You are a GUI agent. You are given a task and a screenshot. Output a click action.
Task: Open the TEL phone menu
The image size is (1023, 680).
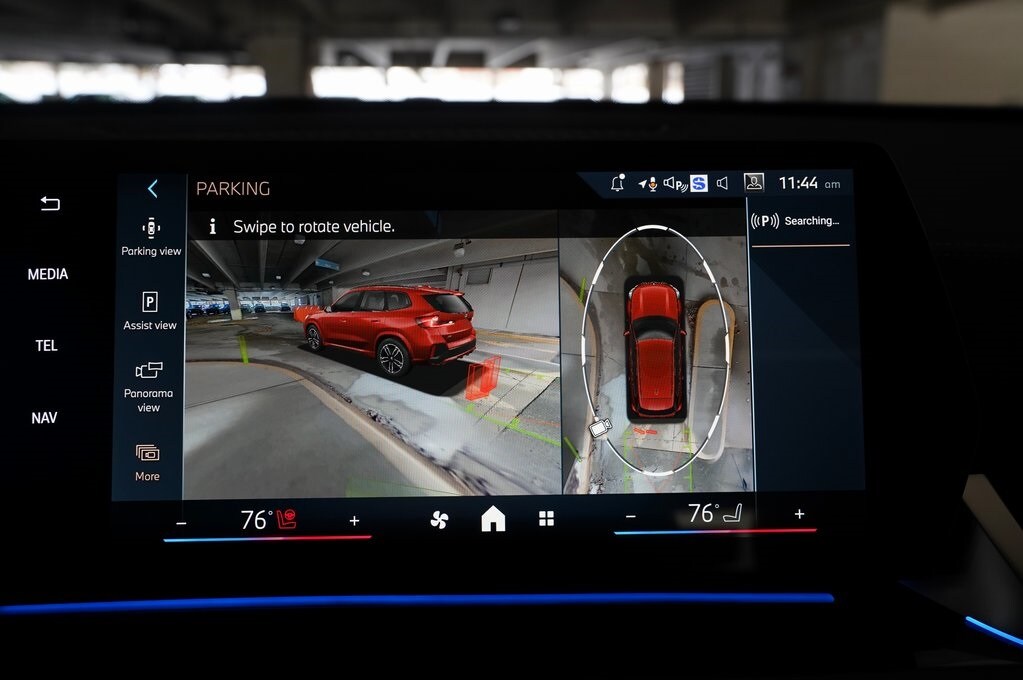click(47, 346)
